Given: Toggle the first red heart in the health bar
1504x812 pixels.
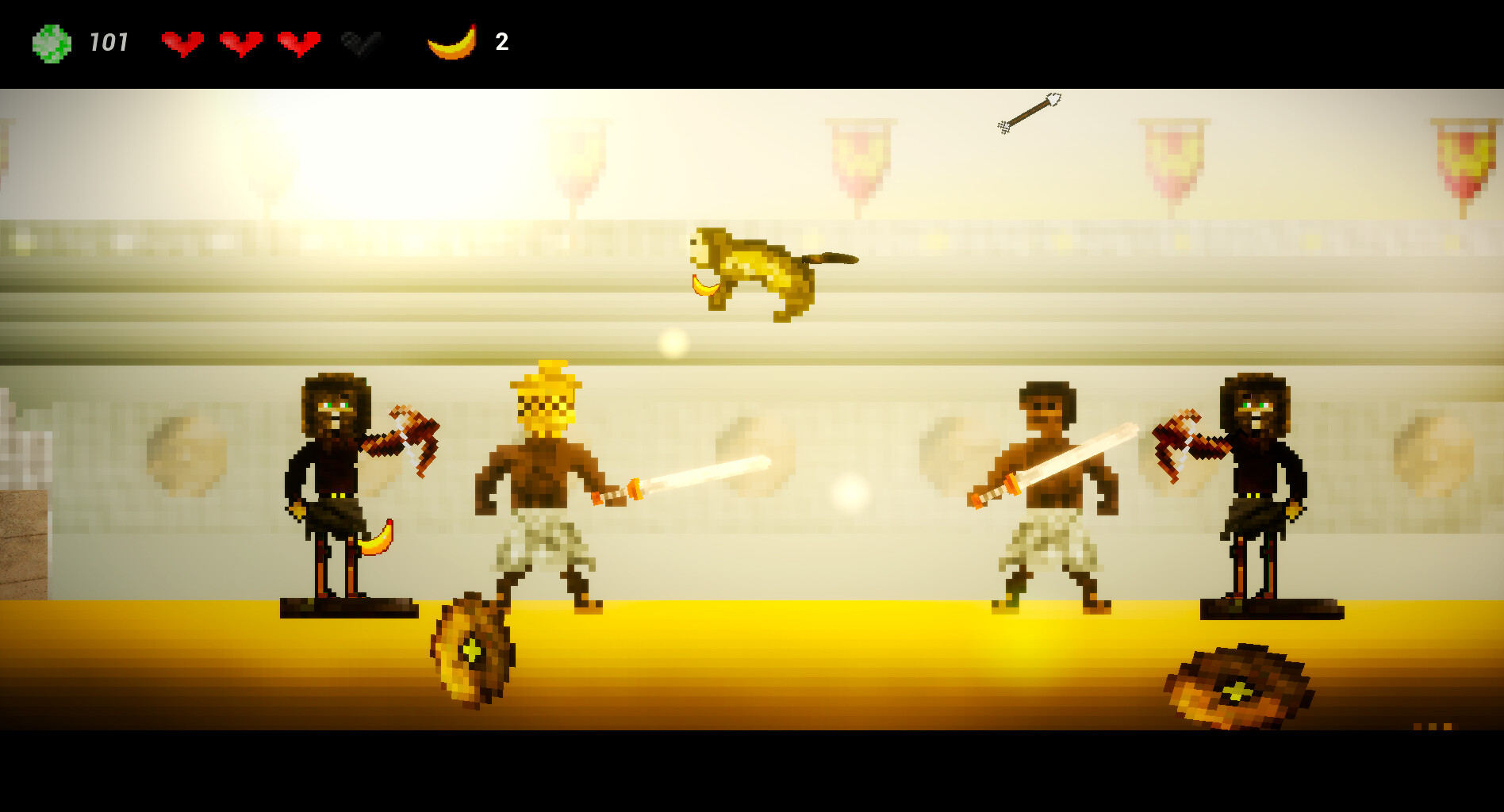Looking at the screenshot, I should click(x=183, y=41).
